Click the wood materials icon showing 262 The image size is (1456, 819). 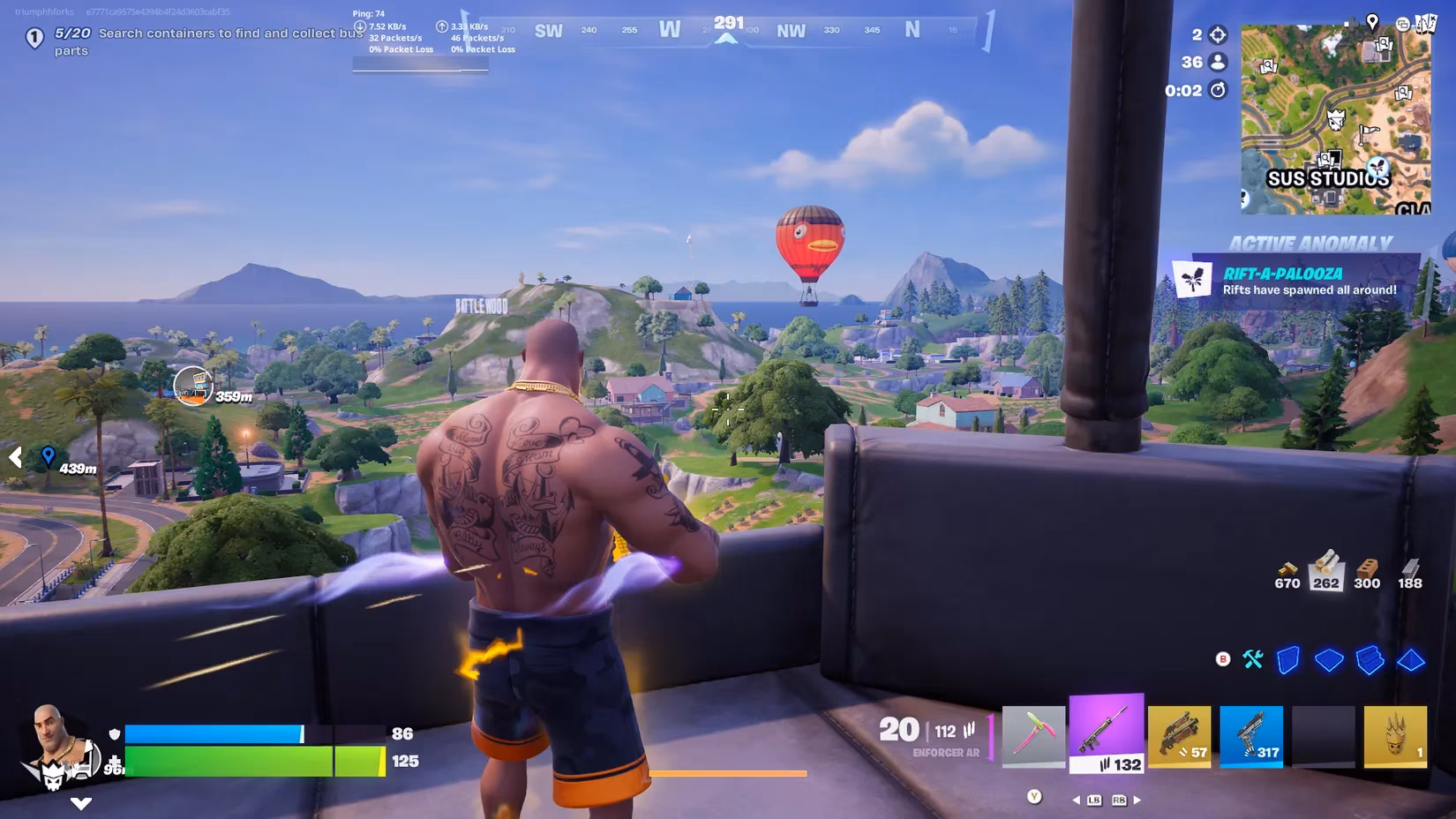click(1328, 572)
